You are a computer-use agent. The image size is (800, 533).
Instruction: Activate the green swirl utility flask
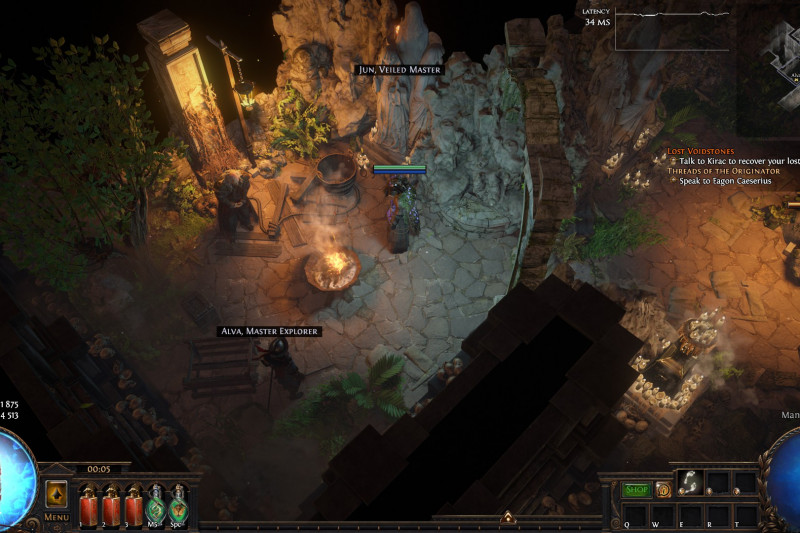pos(155,503)
